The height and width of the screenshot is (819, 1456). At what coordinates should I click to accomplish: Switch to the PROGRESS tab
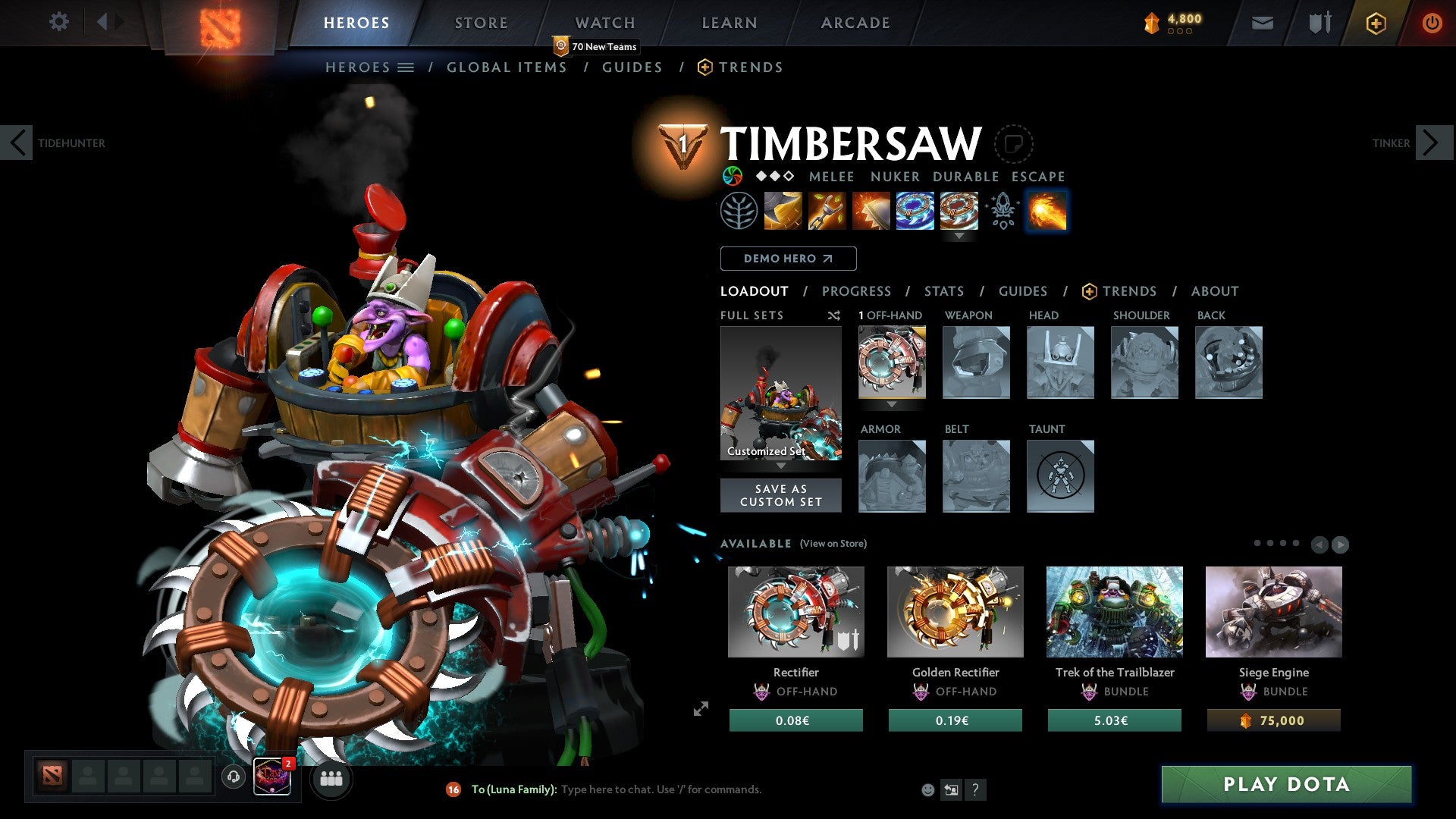[x=857, y=291]
